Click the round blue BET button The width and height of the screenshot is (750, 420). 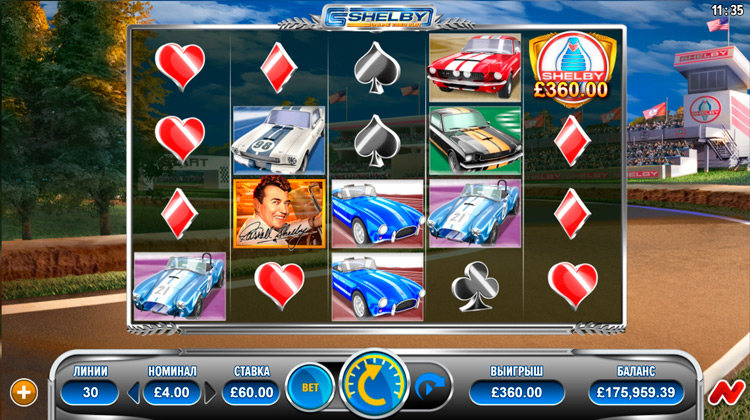point(310,386)
